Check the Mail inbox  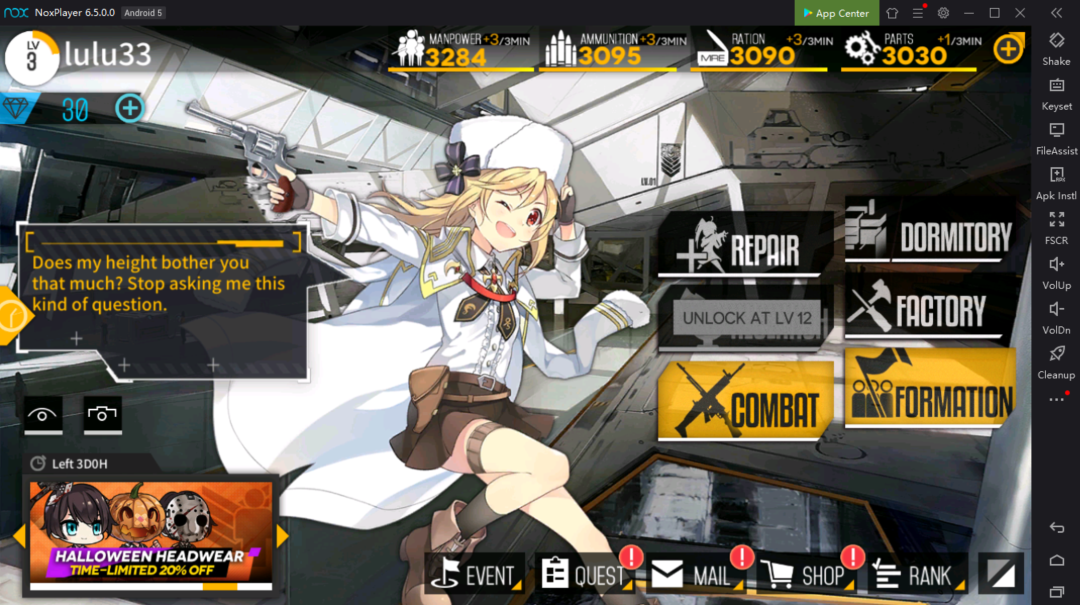(x=694, y=575)
